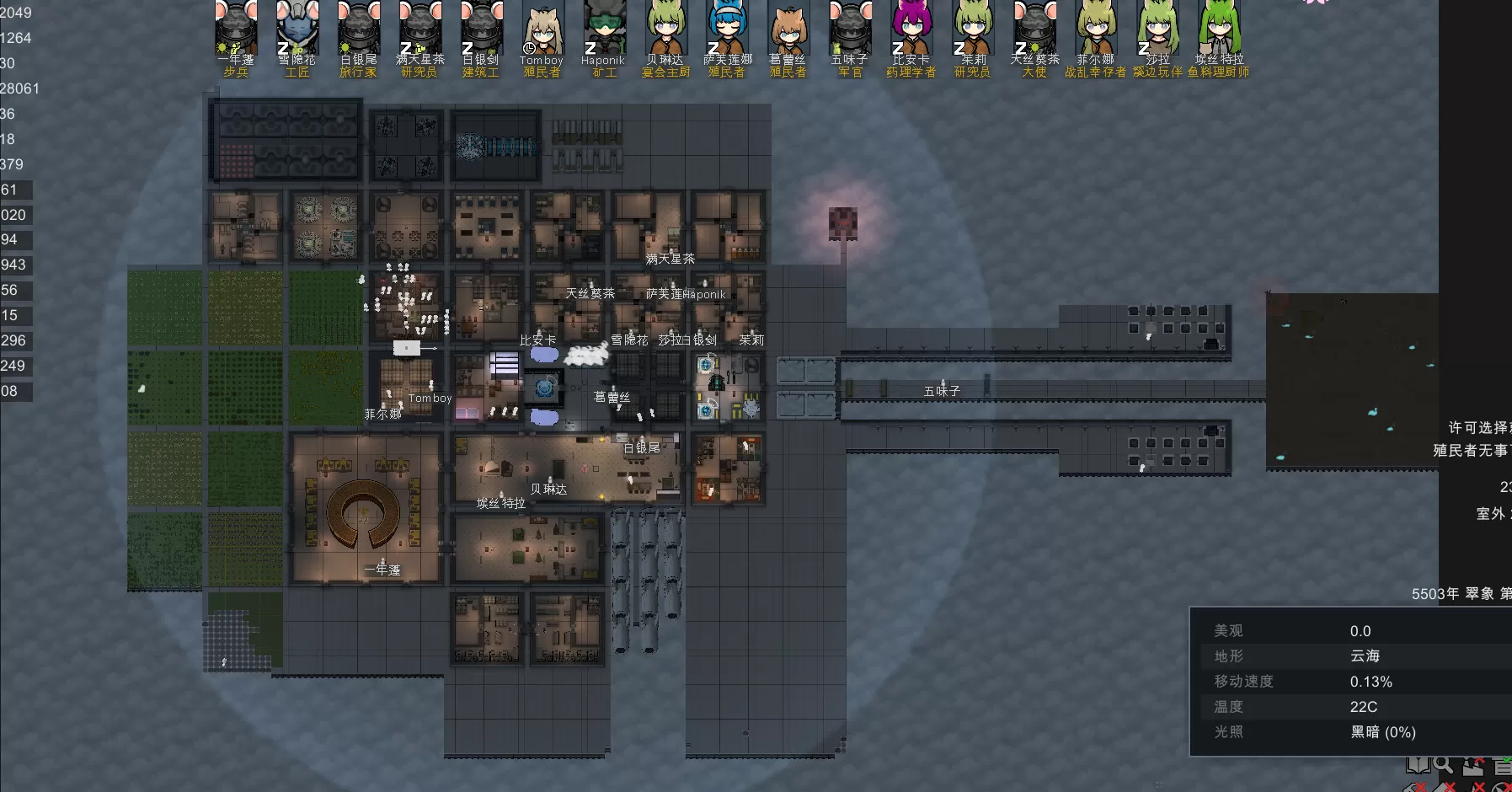
Task: Select colonist 一年蓬 the 步兵 portrait
Action: pos(237,29)
